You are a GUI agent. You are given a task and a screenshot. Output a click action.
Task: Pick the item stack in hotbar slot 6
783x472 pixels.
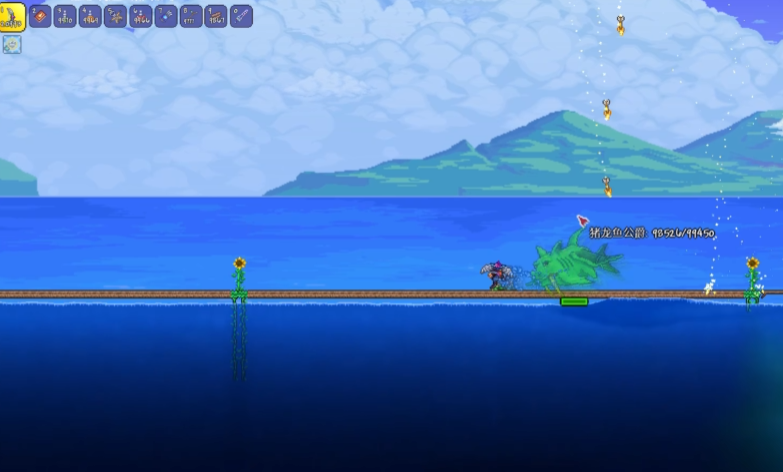point(141,16)
